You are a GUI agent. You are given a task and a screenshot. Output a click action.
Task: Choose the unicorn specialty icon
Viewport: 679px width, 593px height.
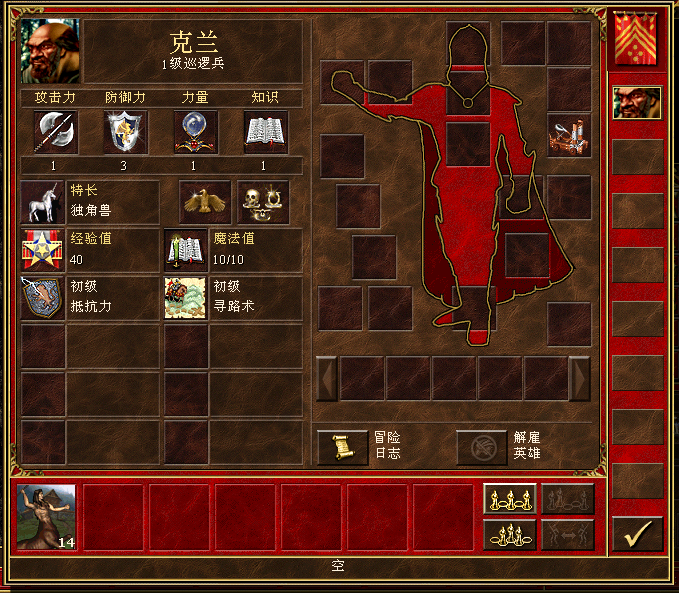coord(43,201)
